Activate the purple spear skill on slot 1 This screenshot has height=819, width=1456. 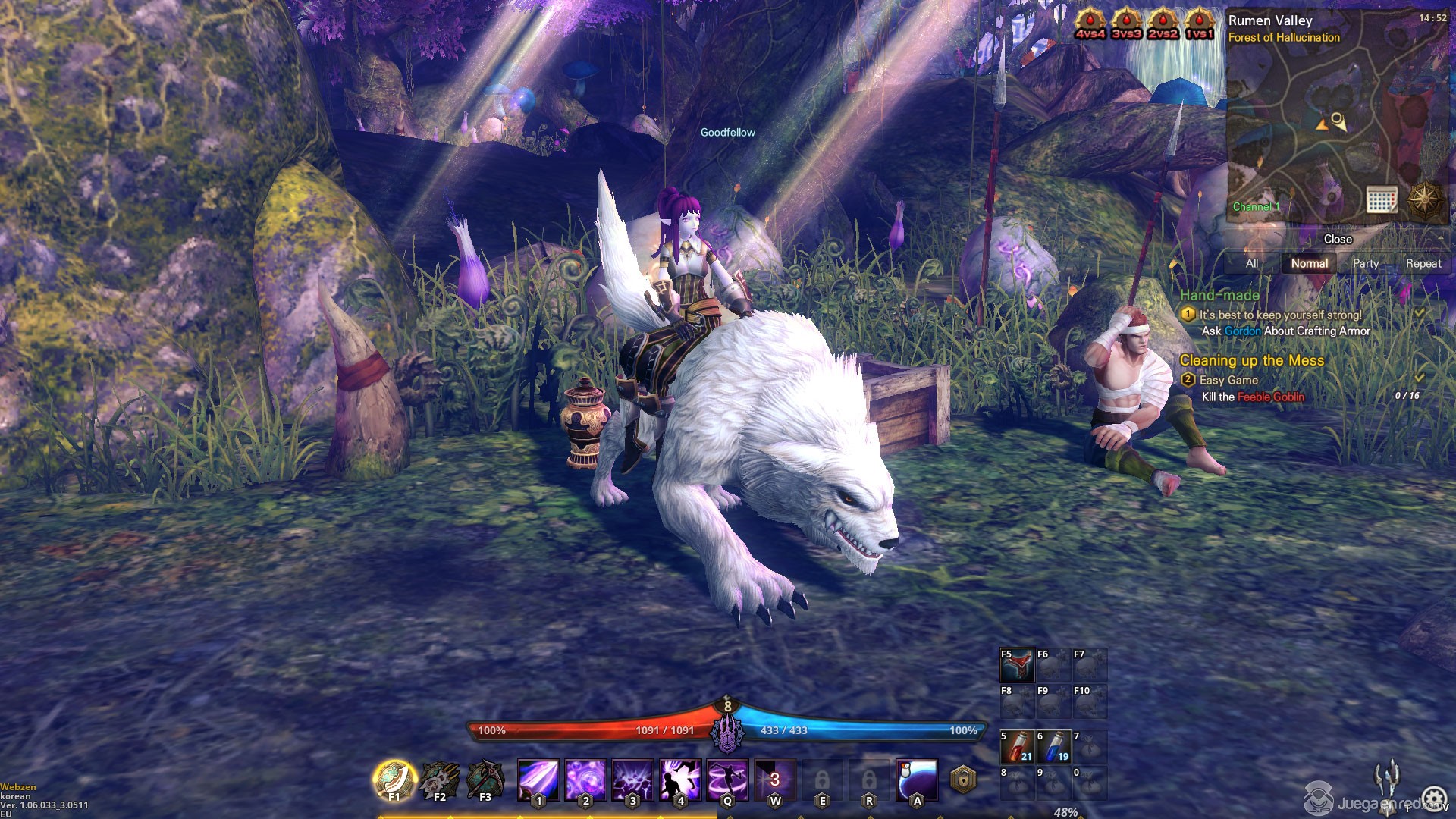538,780
